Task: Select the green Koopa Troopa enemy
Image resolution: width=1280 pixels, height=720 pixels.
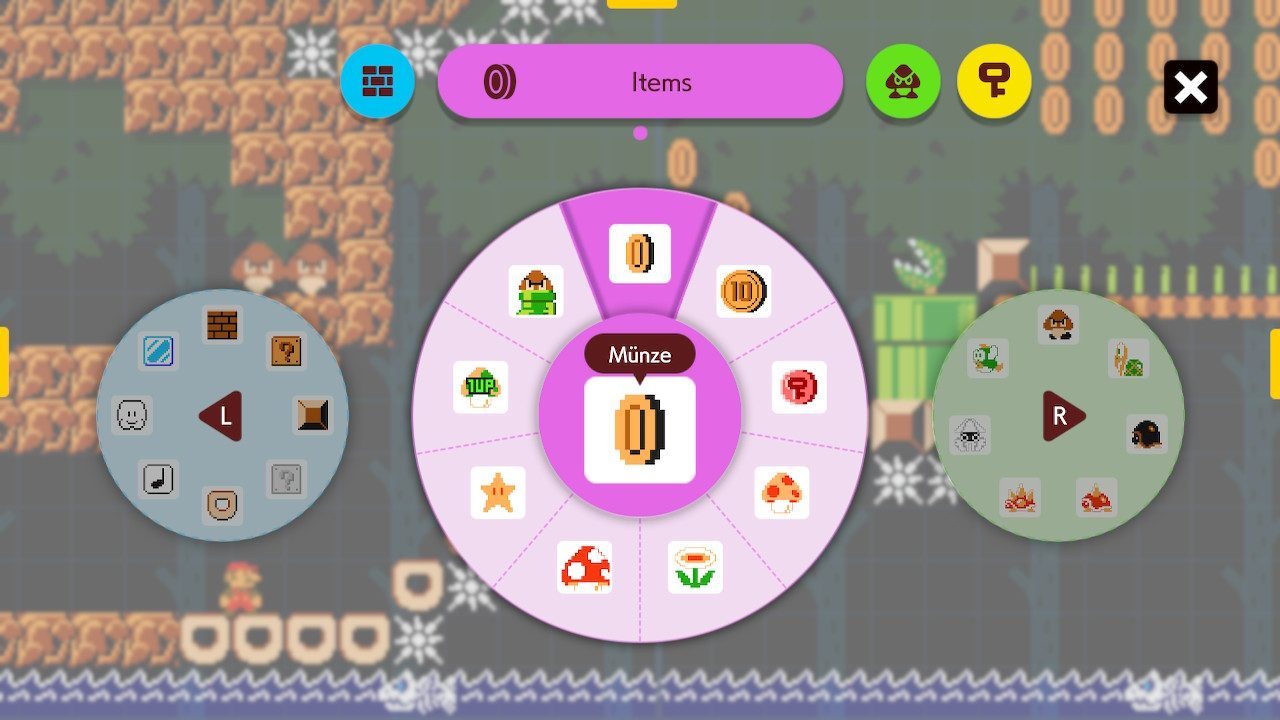Action: [x=1129, y=358]
